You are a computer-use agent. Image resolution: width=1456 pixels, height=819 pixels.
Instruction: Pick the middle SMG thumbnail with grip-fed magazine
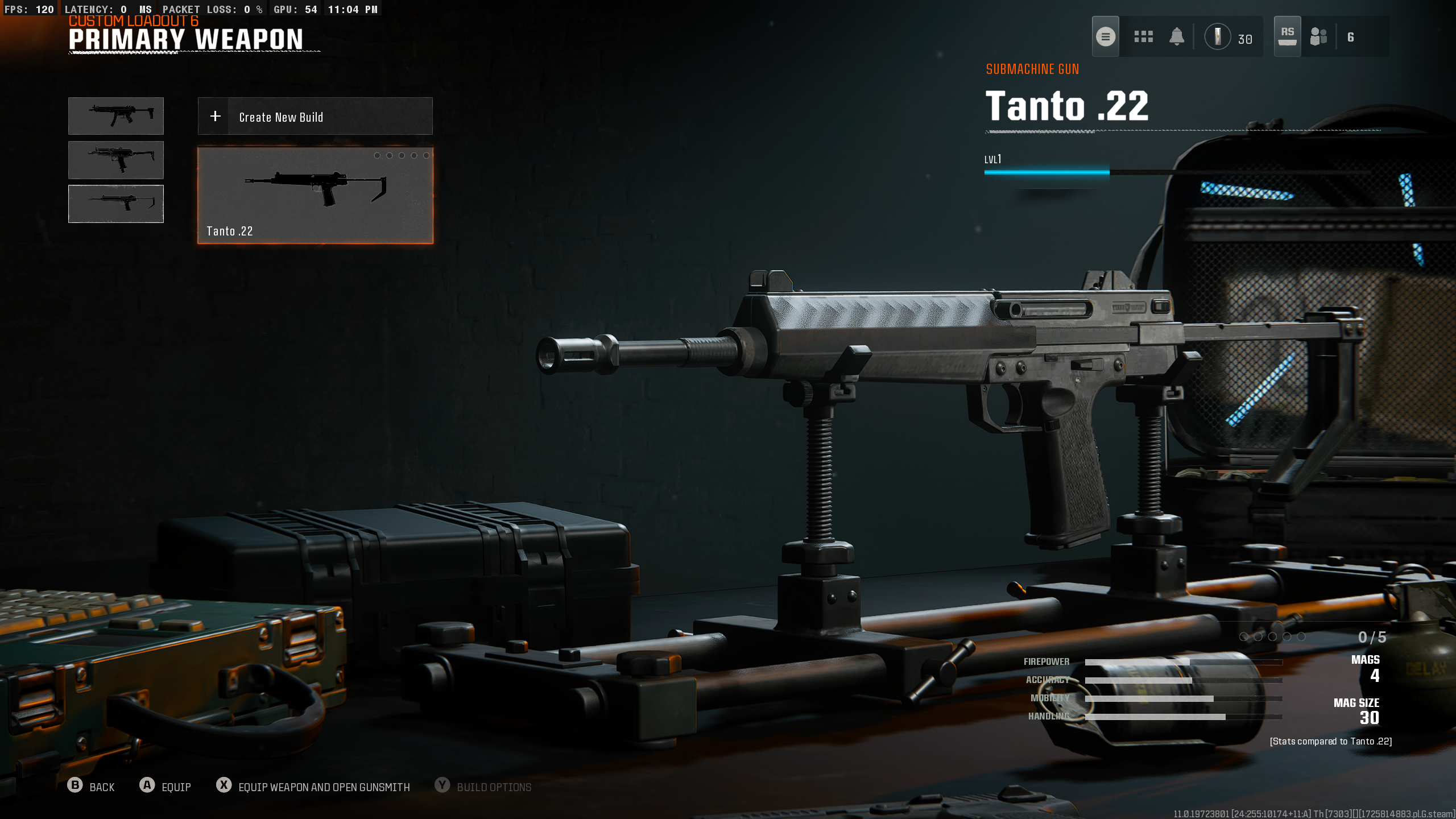coord(116,160)
